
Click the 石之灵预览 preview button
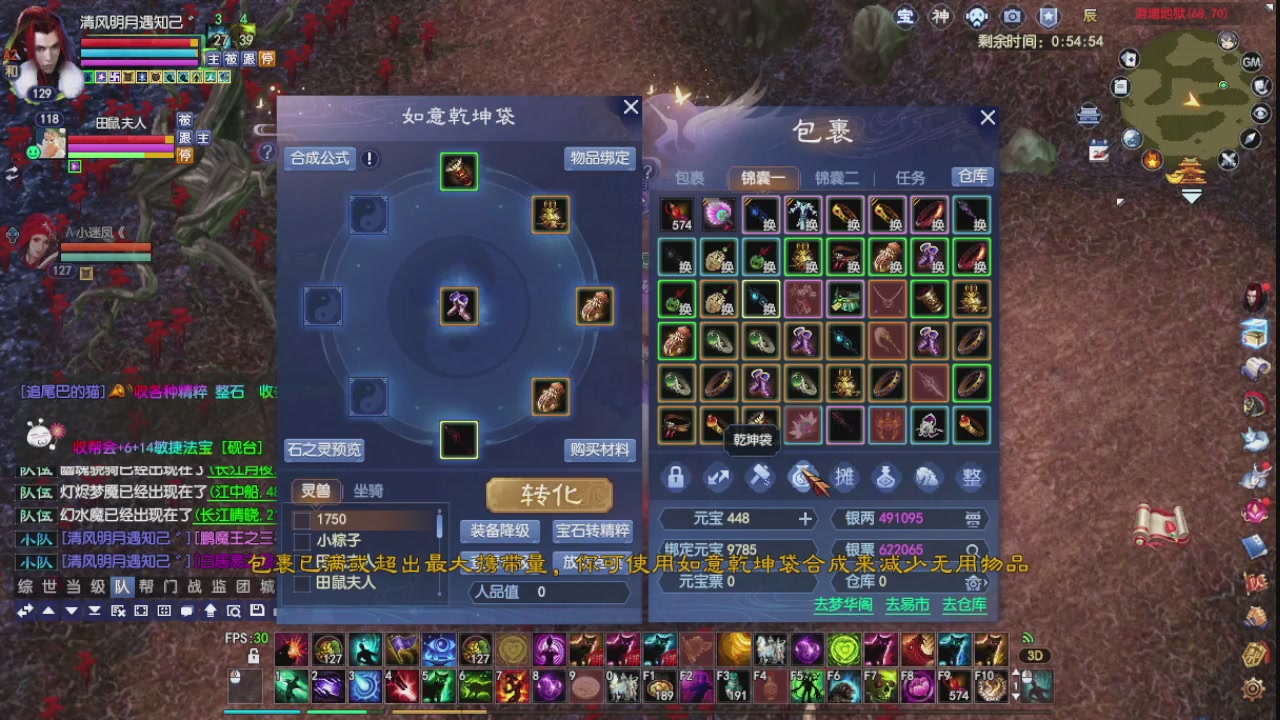coord(323,449)
